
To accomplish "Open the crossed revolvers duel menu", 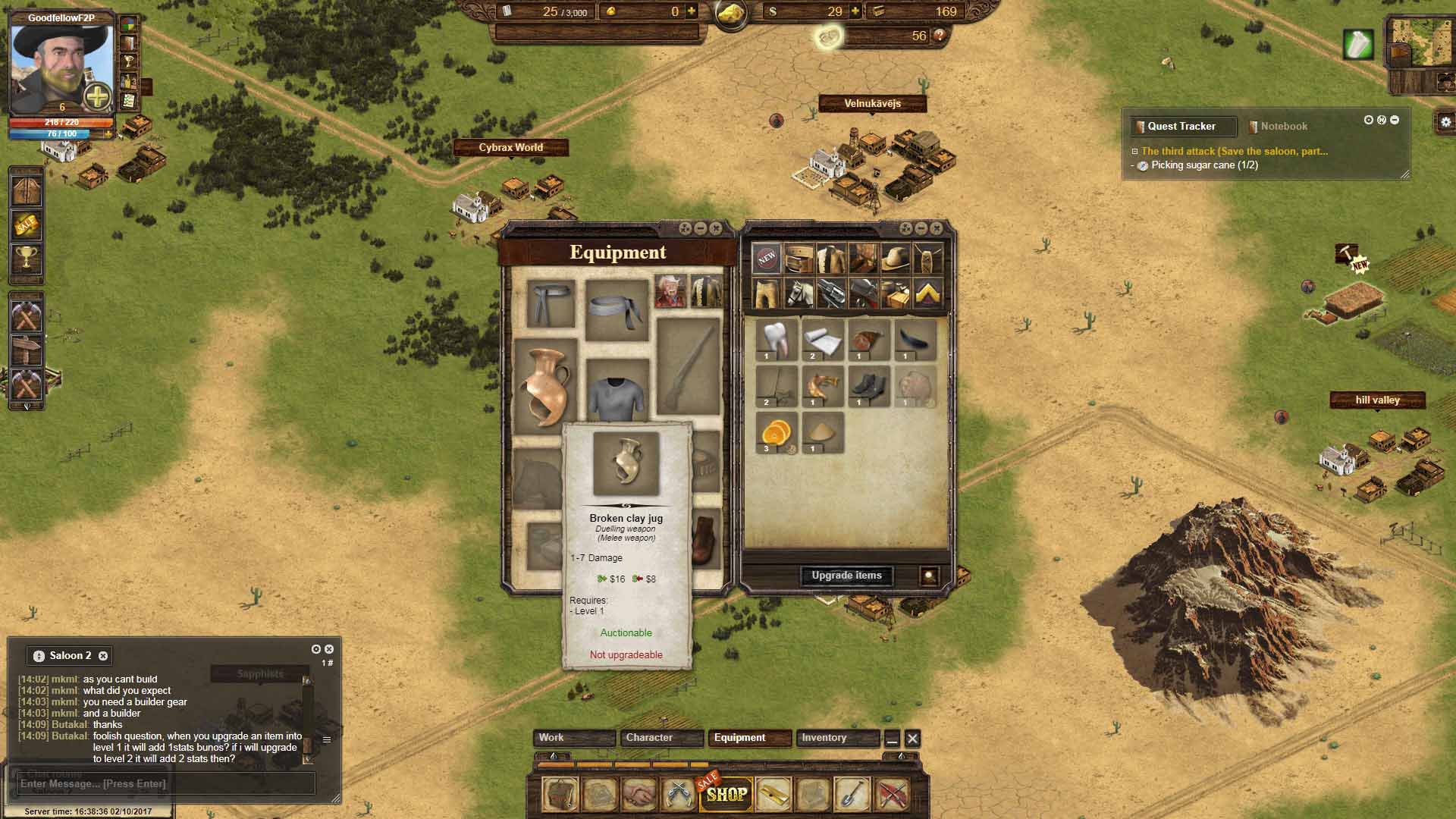I will click(677, 794).
